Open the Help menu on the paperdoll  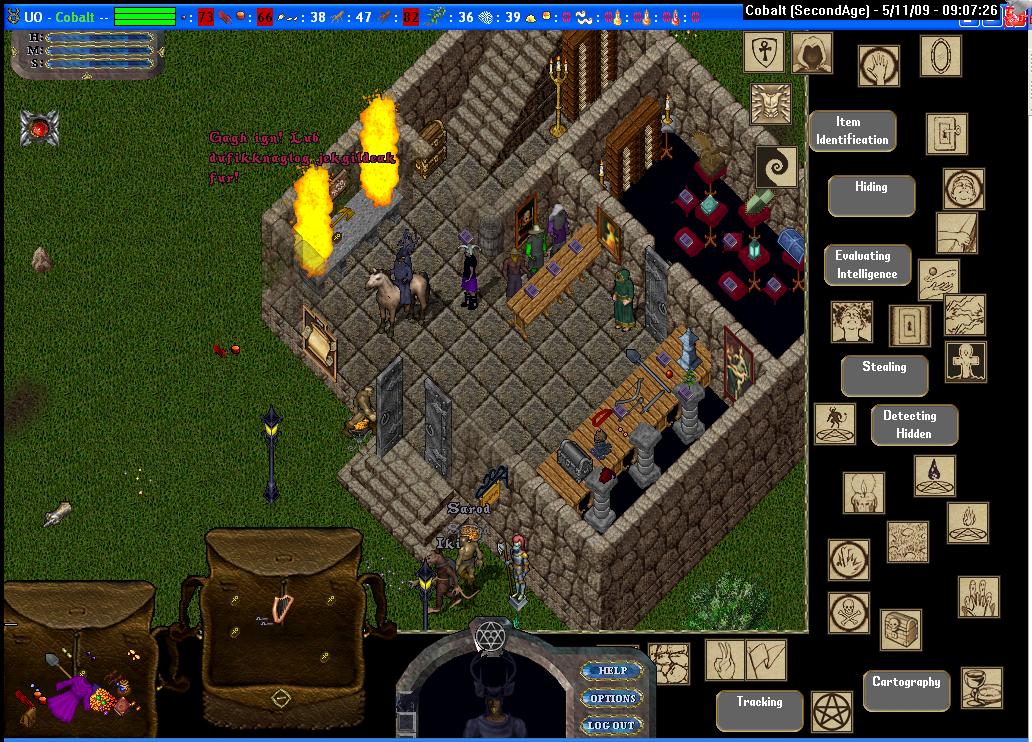(612, 671)
